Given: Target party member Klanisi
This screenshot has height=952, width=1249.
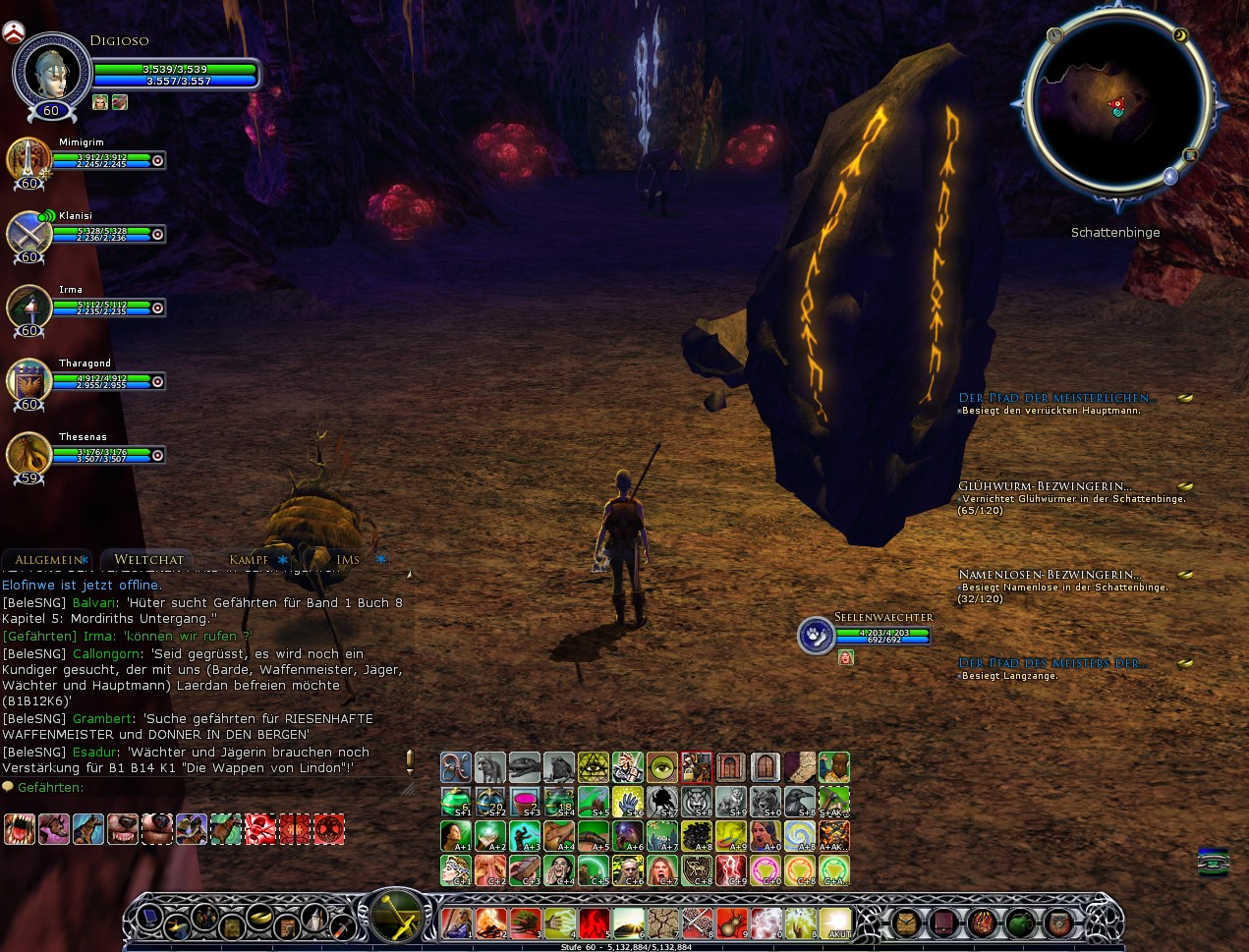Looking at the screenshot, I should [x=28, y=234].
